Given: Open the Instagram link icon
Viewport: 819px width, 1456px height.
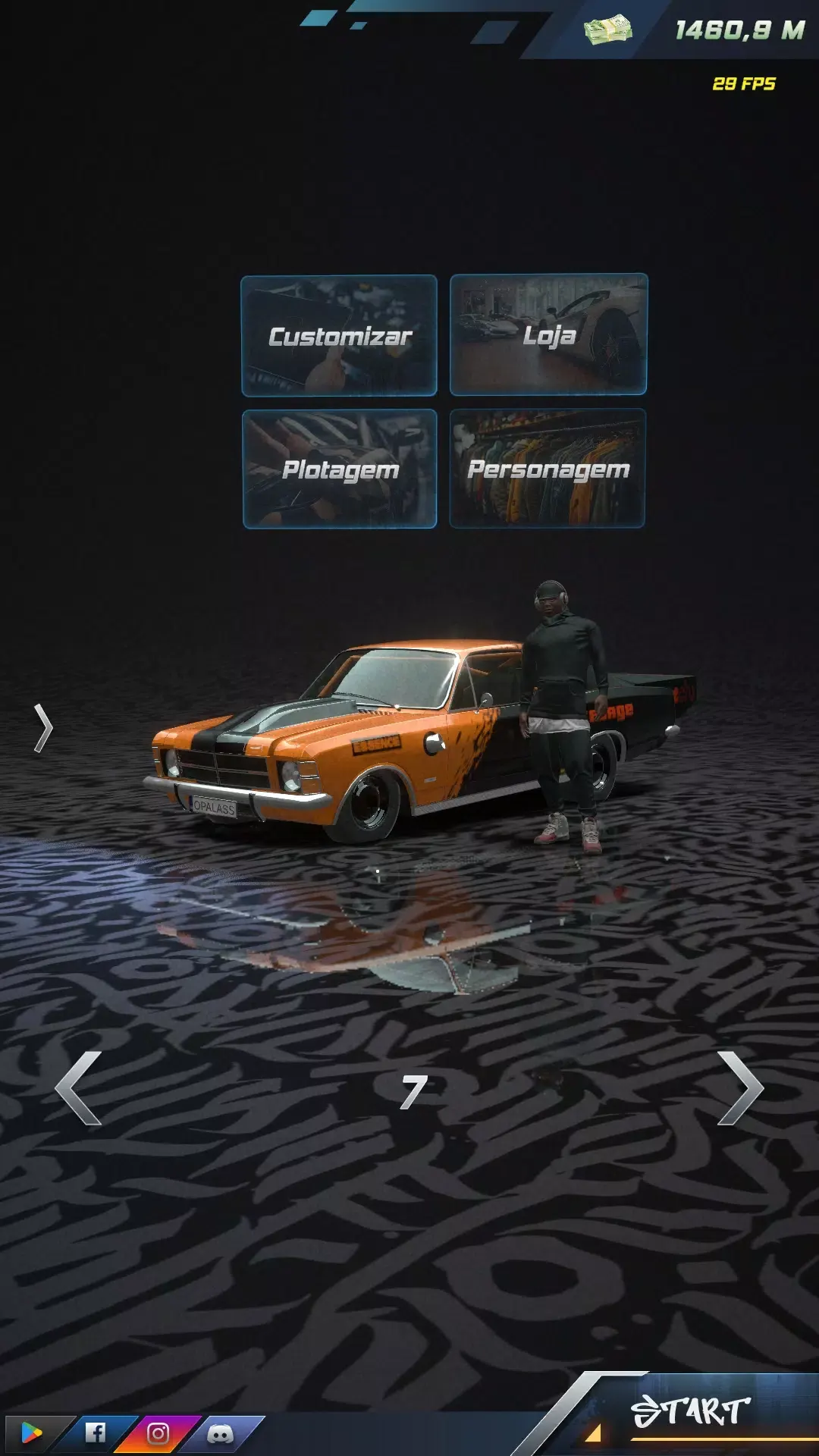Looking at the screenshot, I should pos(158,1432).
